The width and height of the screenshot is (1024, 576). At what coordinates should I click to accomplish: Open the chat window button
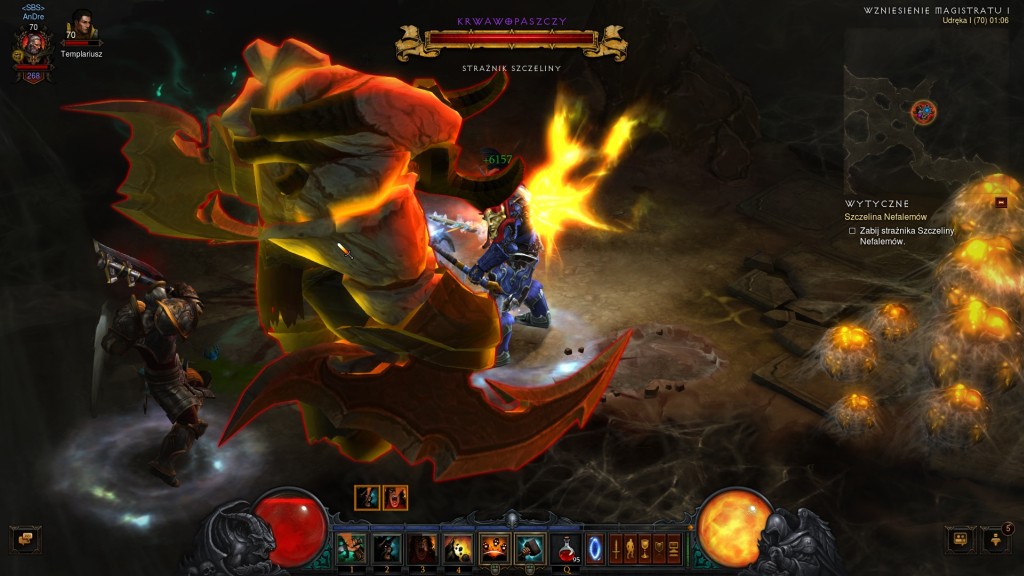23,540
